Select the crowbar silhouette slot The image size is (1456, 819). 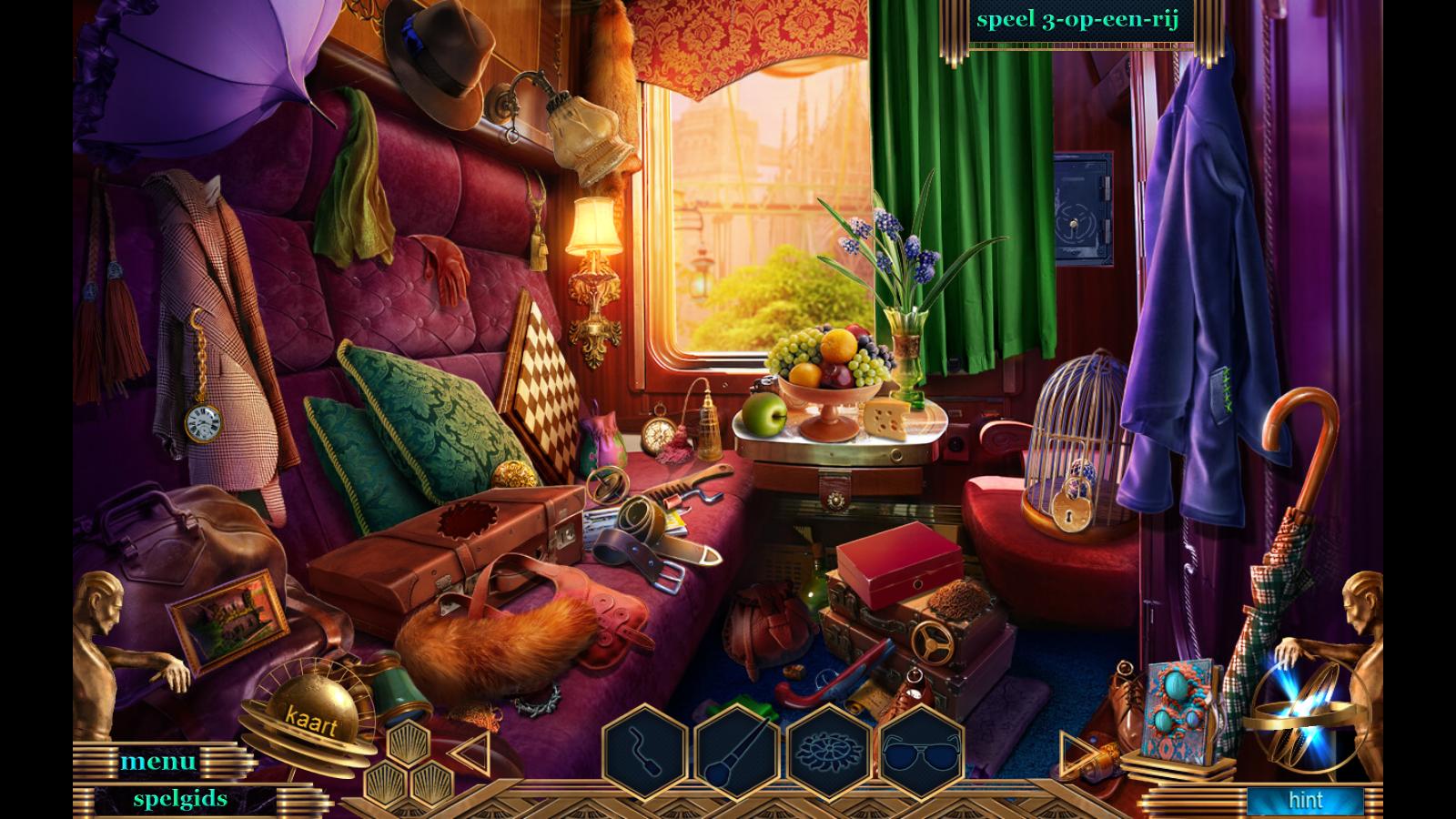[x=645, y=753]
